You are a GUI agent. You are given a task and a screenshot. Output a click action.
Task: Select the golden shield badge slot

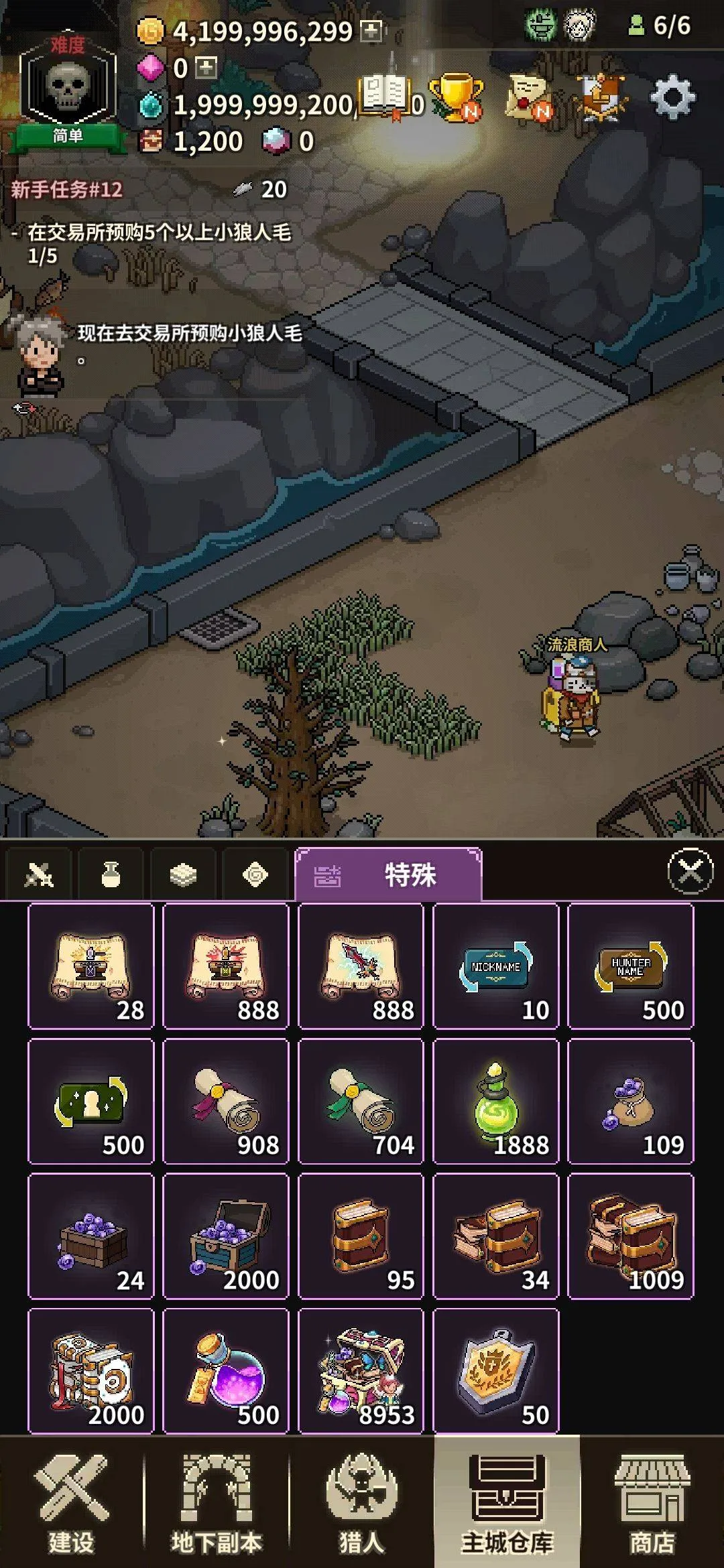click(495, 1371)
